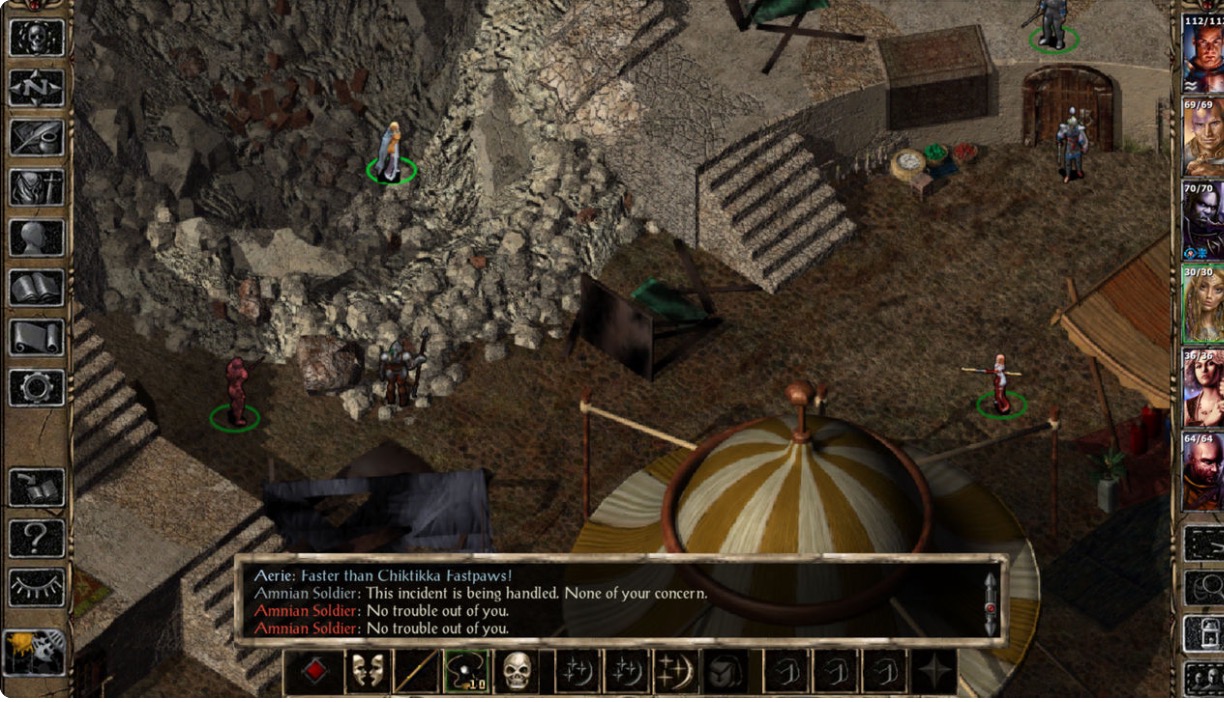
Task: Show the character record via the head icon
Action: (37, 238)
